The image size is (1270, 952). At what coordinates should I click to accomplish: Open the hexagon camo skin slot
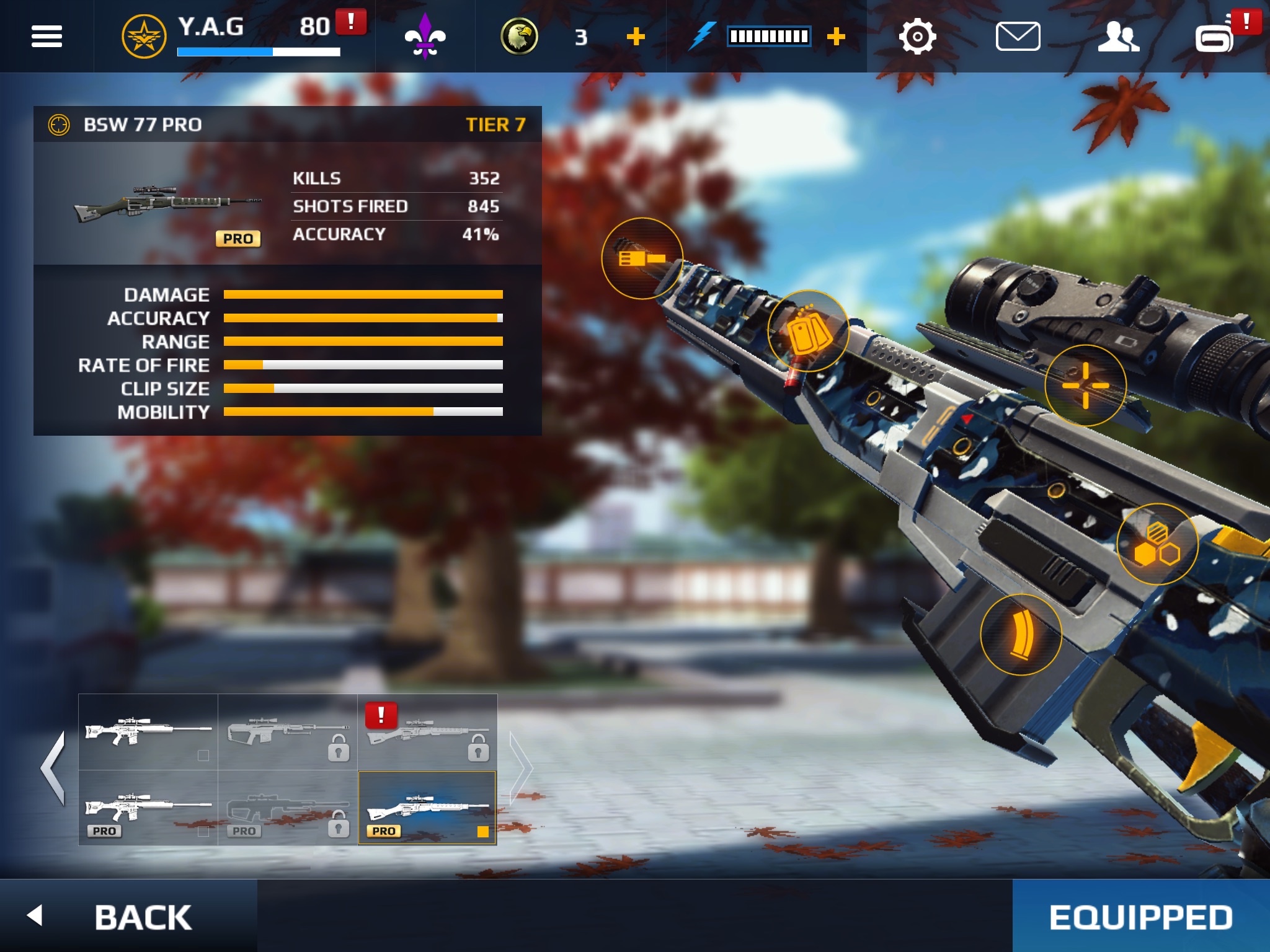[x=1157, y=544]
